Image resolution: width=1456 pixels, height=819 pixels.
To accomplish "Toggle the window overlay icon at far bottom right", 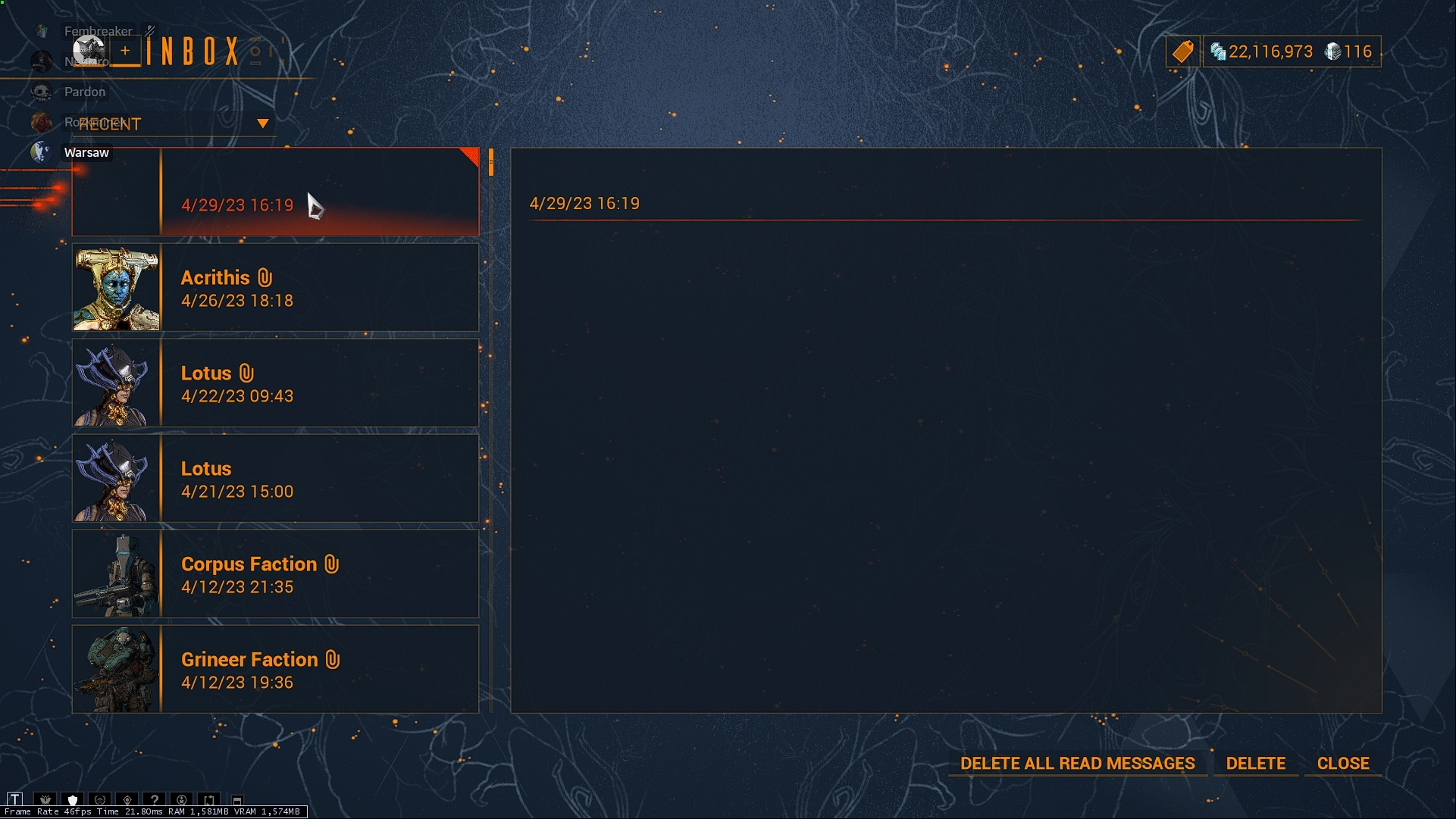I will tap(237, 800).
